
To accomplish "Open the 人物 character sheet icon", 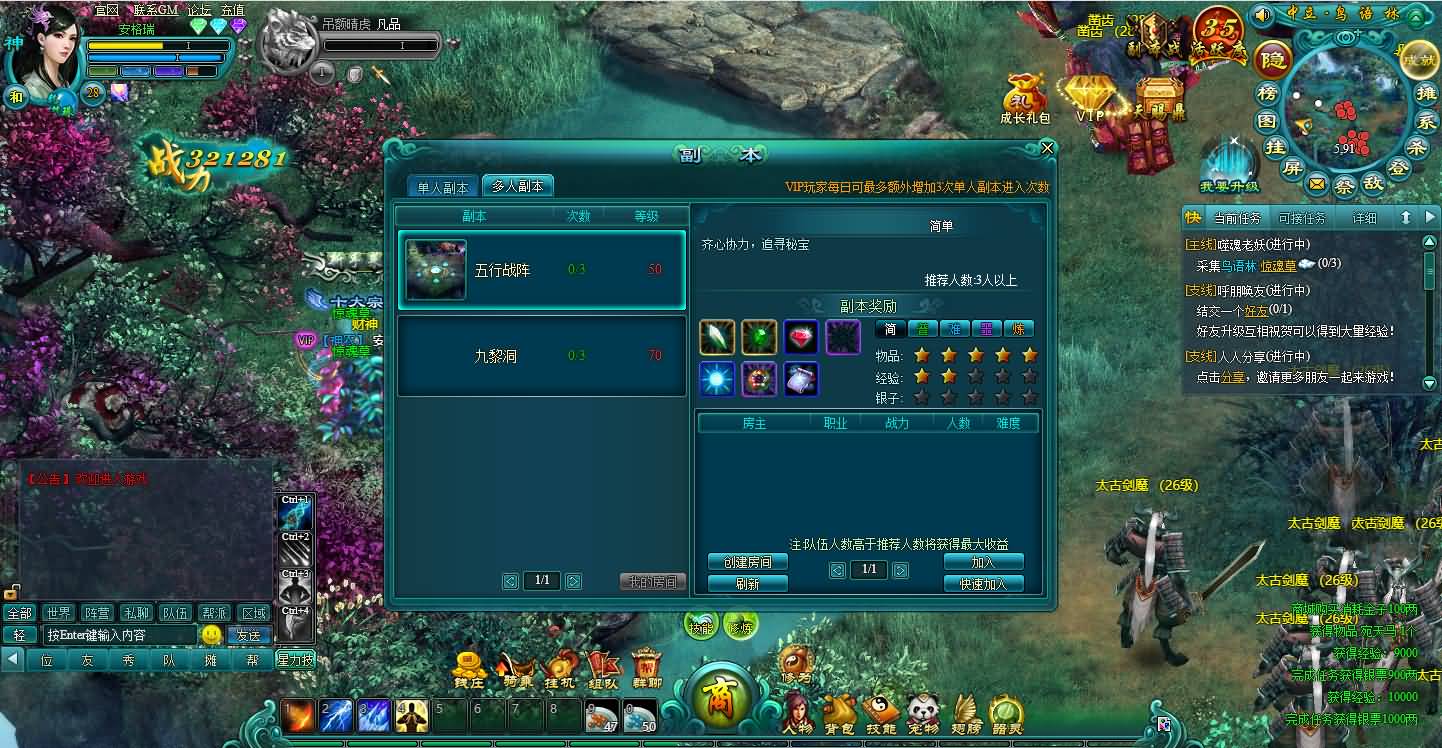I will [x=798, y=712].
